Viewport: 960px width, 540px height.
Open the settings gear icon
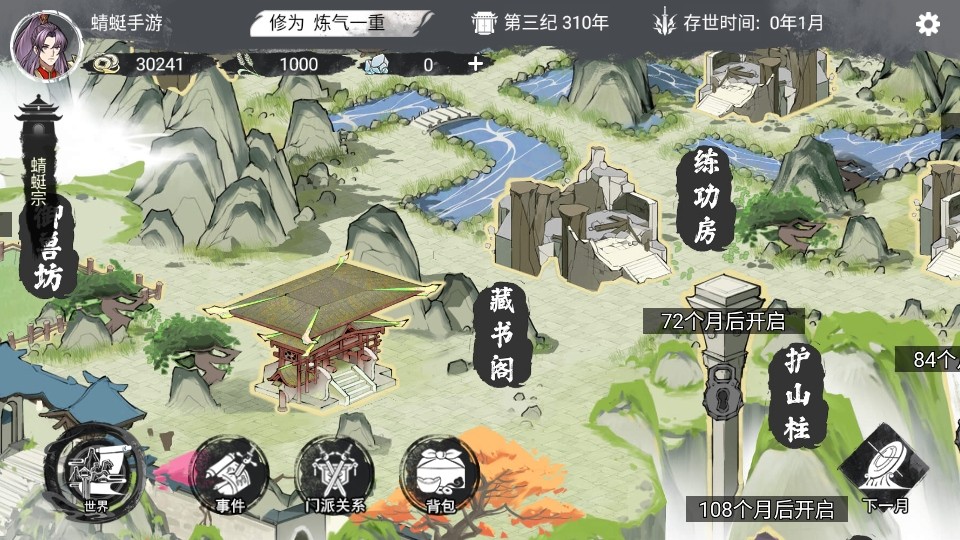tap(928, 23)
